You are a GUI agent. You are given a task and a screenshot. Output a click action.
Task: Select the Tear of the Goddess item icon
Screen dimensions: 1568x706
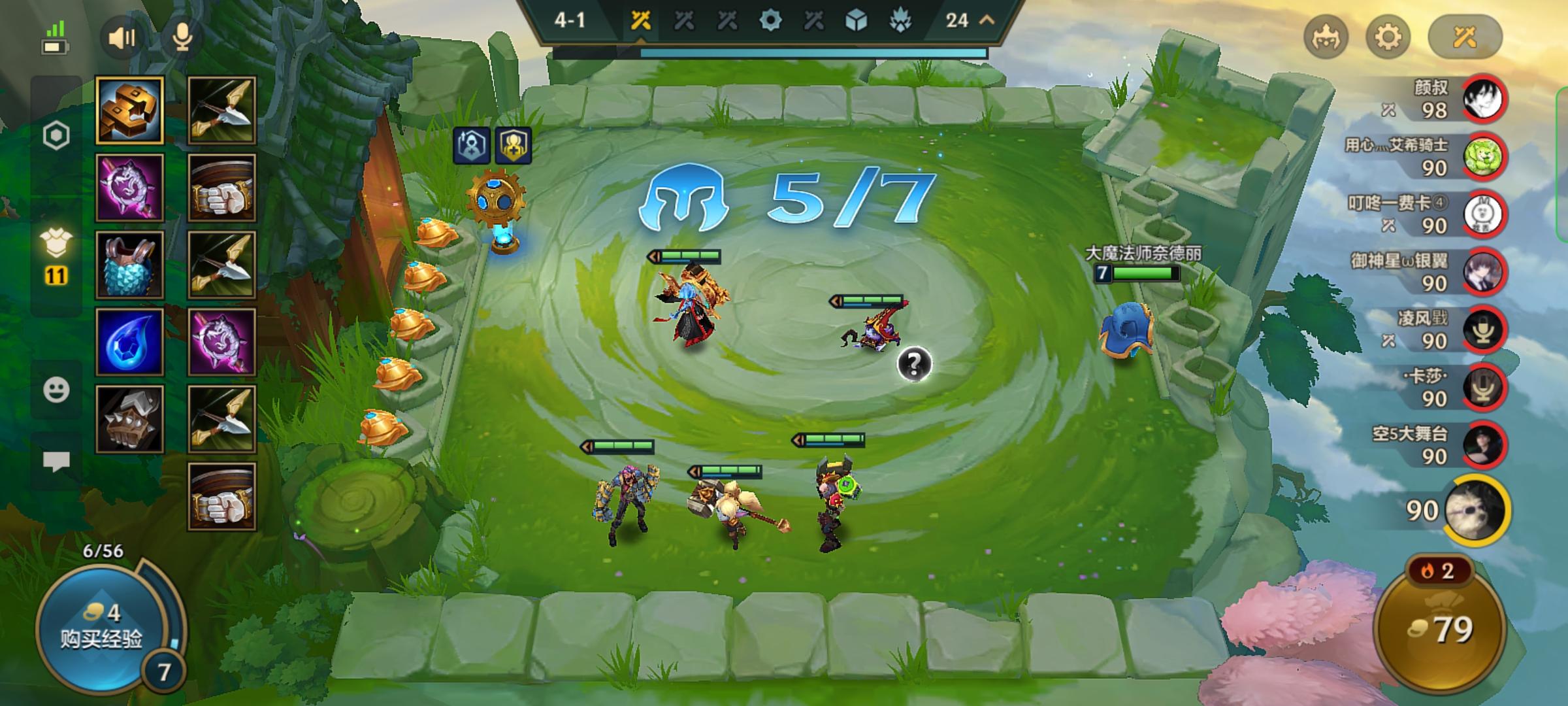(128, 340)
